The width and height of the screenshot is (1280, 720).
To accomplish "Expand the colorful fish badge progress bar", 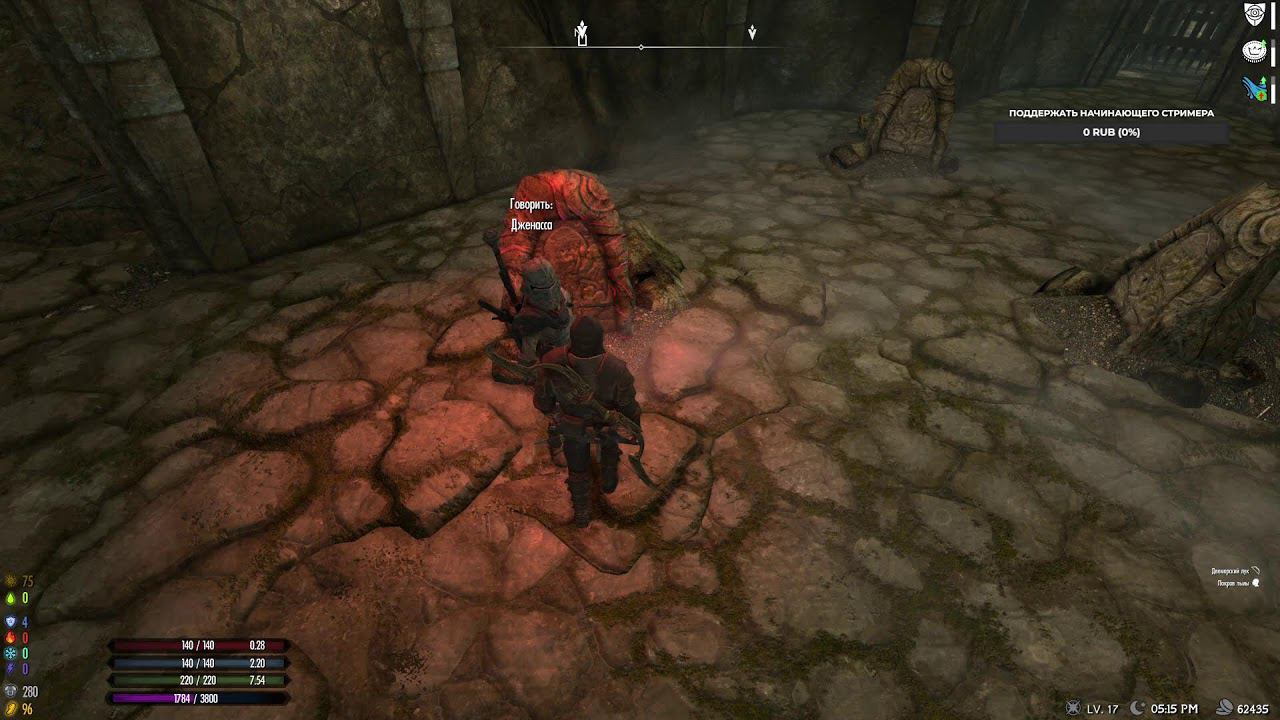I will pyautogui.click(x=1256, y=85).
